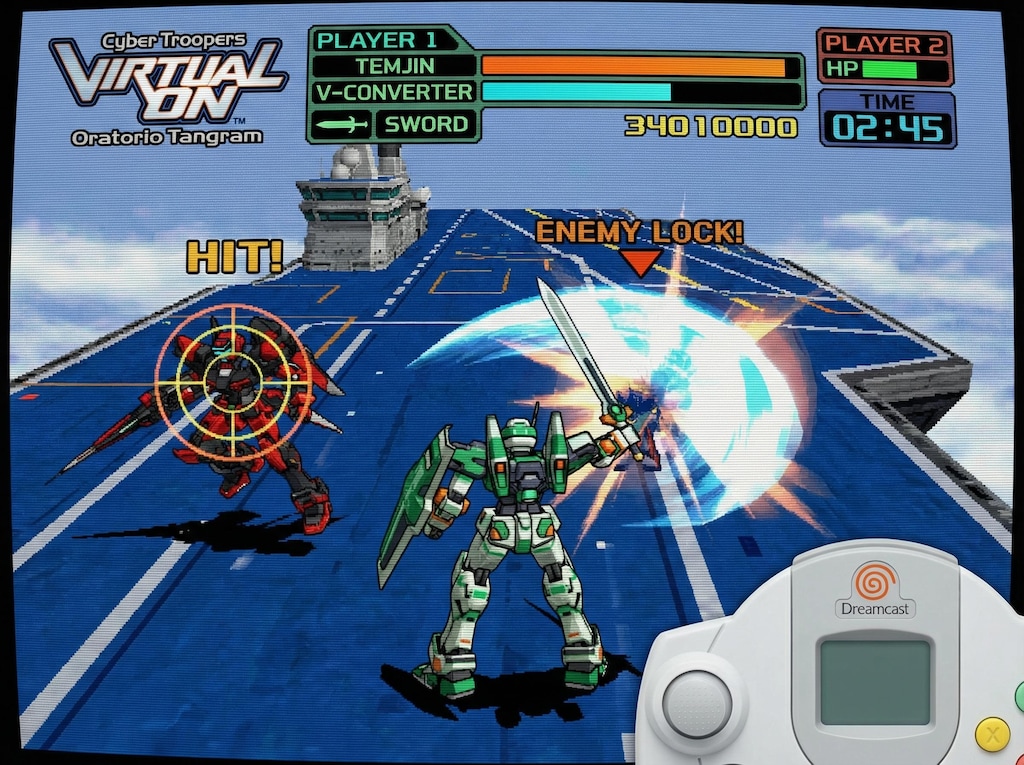Open the Player 2 status panel
The height and width of the screenshot is (765, 1024).
[884, 57]
